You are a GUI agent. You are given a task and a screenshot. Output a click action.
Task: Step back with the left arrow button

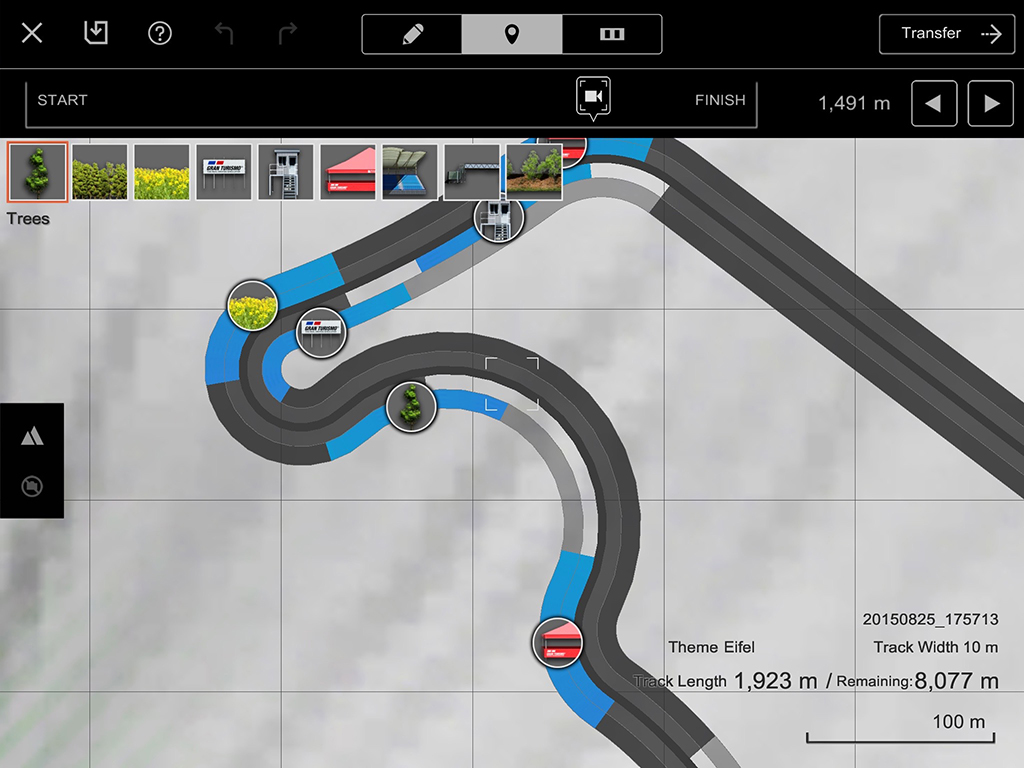coord(934,104)
